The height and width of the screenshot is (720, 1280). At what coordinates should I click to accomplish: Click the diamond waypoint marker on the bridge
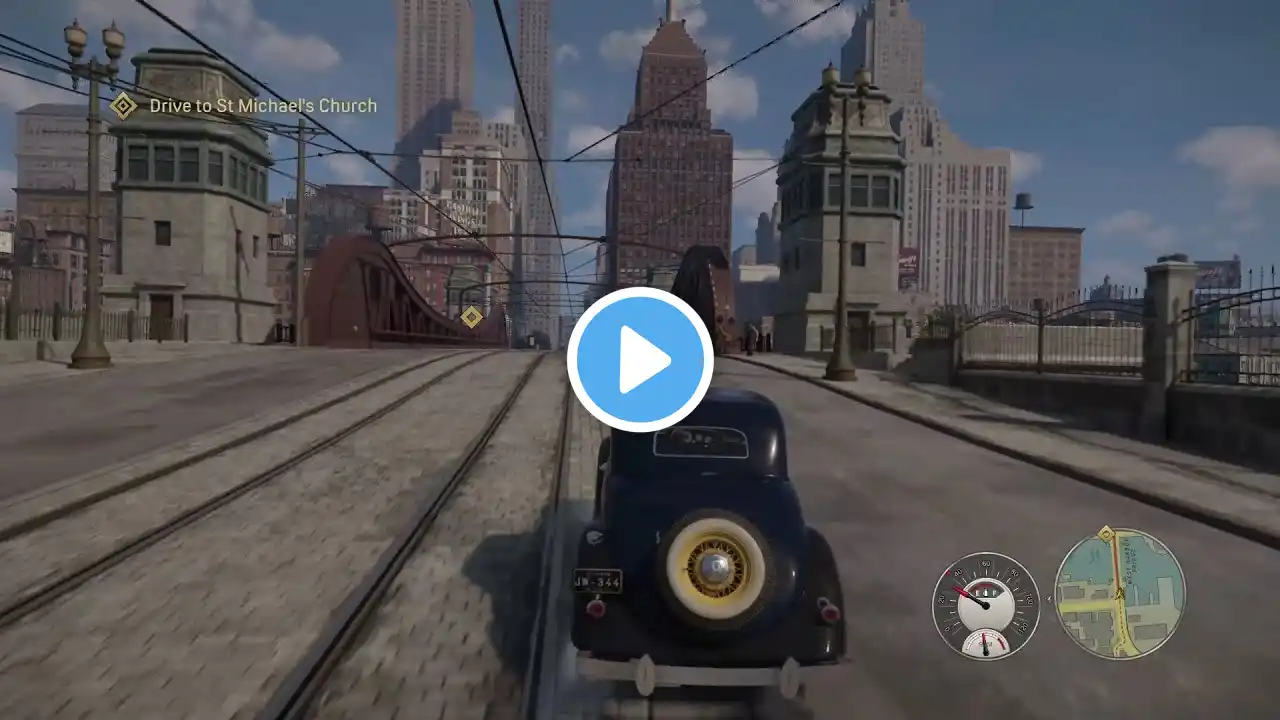(x=471, y=317)
